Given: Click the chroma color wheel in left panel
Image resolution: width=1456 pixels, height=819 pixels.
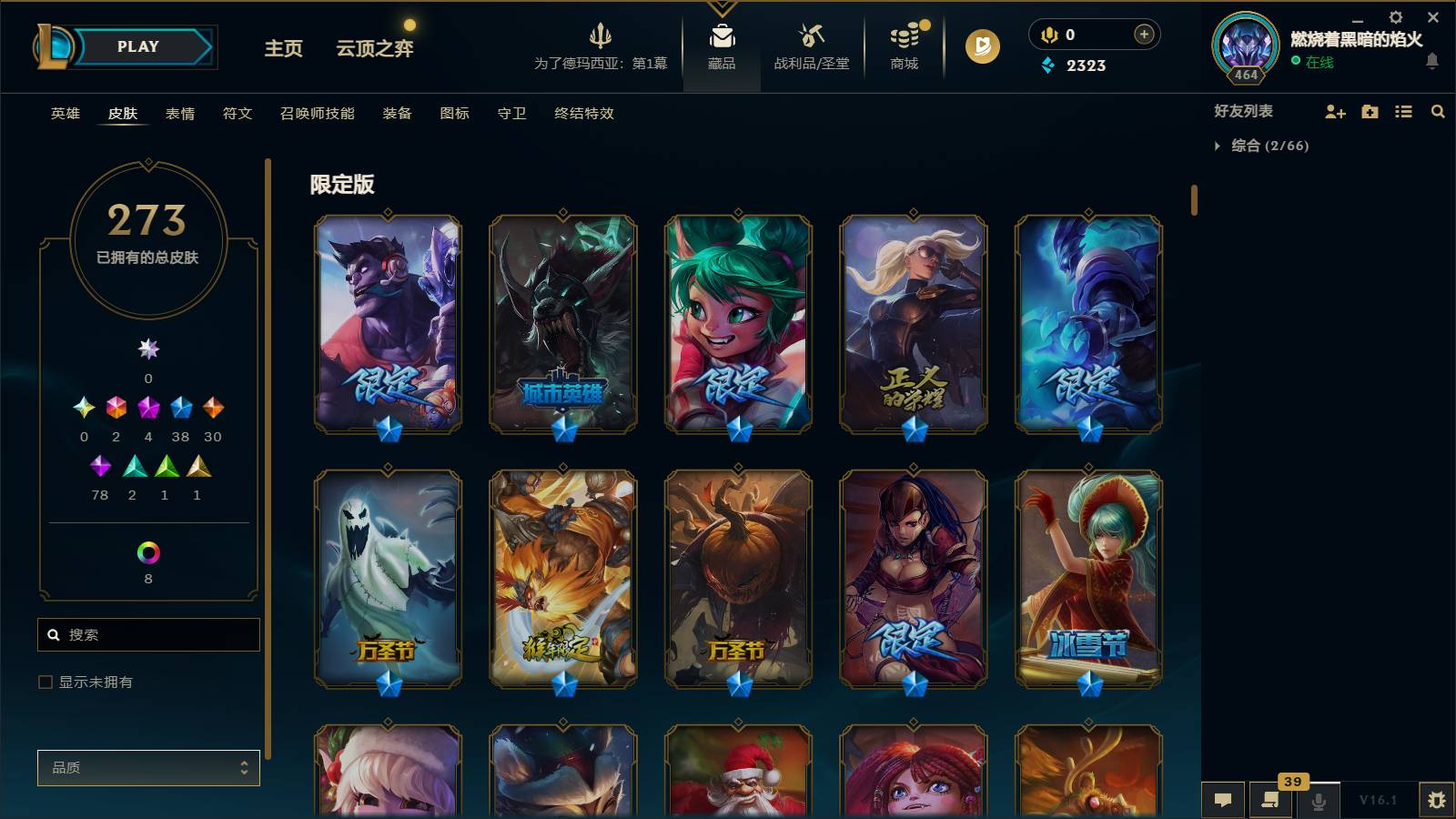Looking at the screenshot, I should tap(147, 551).
